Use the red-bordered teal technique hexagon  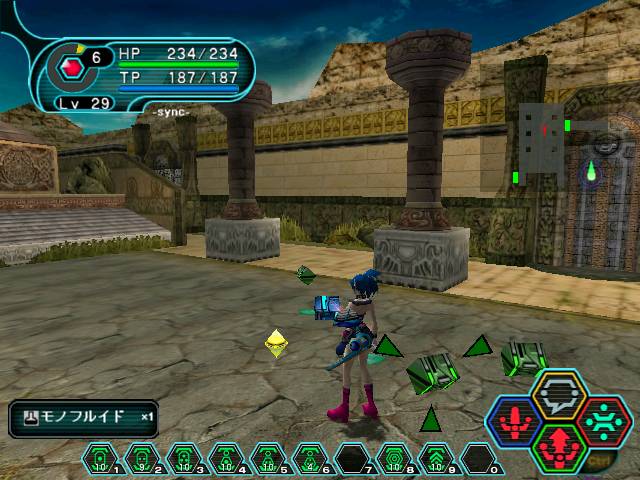605,419
